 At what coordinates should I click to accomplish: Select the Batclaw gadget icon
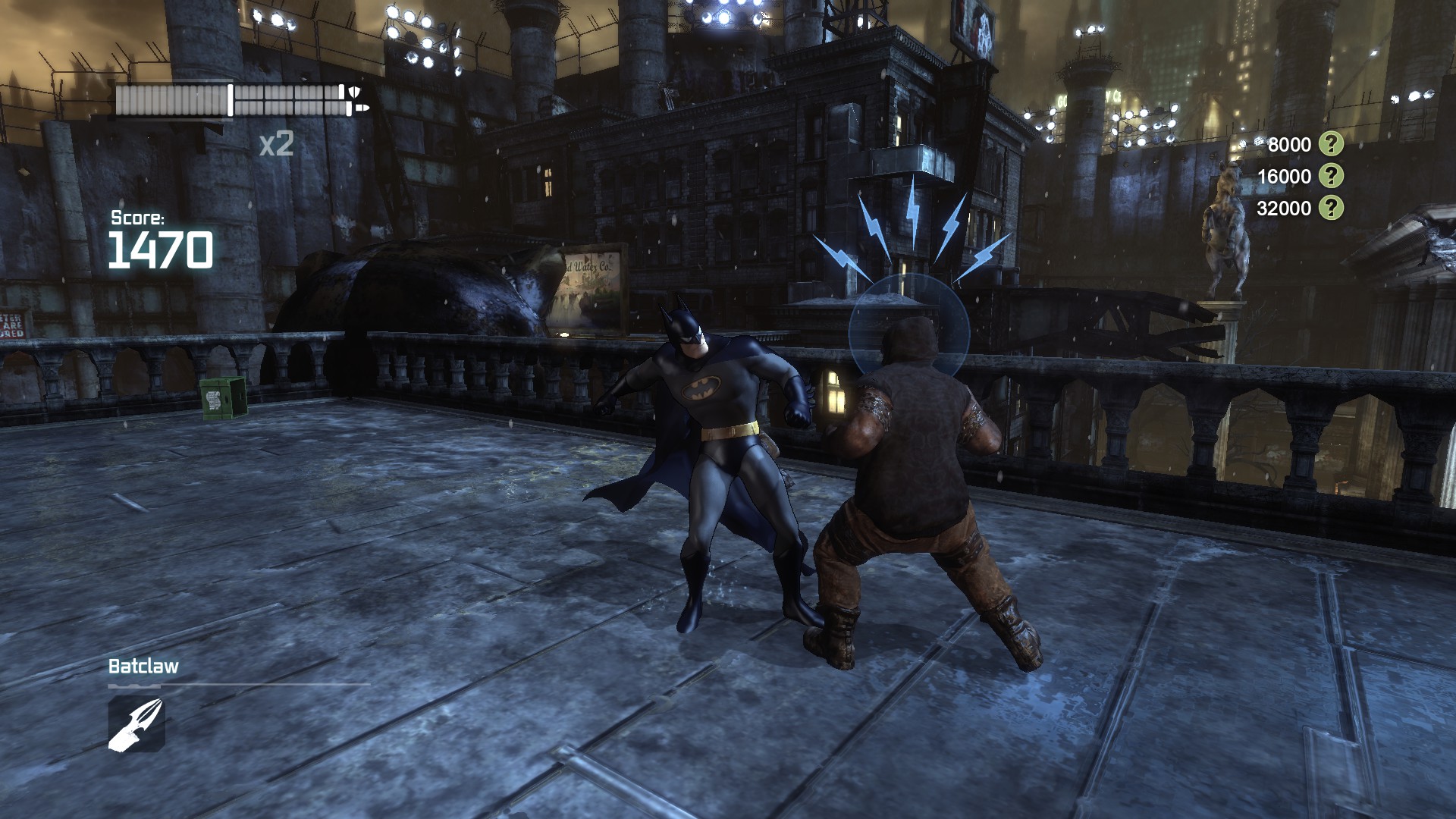tap(136, 724)
